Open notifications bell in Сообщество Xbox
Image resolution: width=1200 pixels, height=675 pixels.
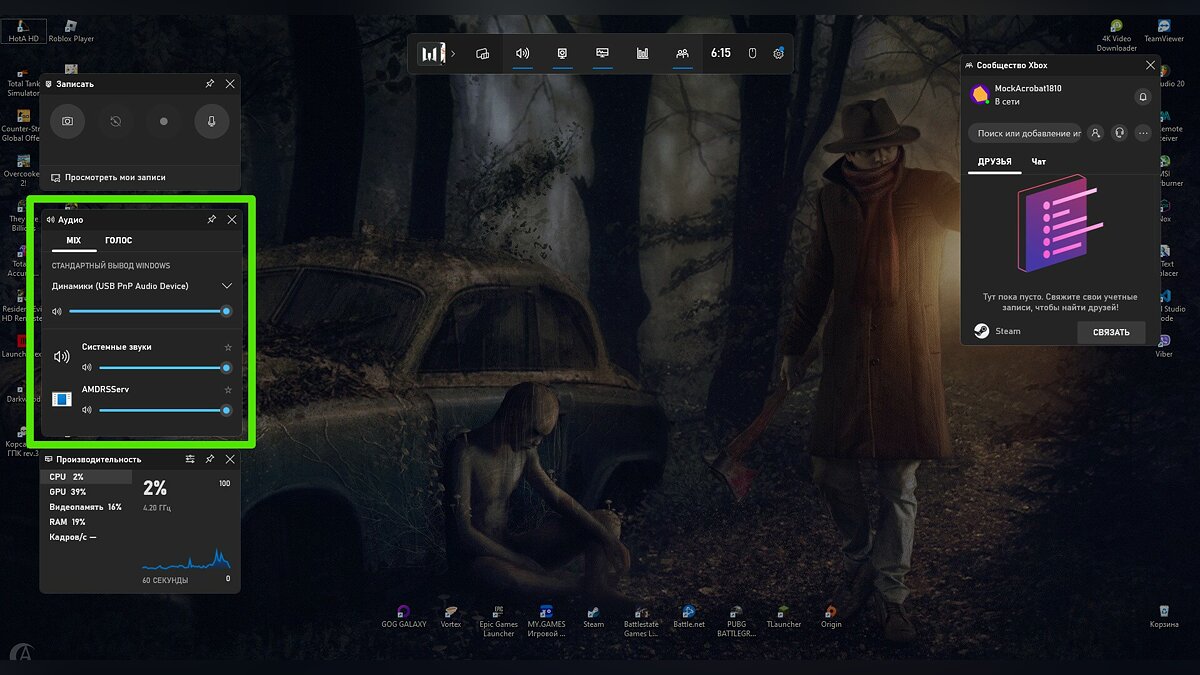[x=1143, y=96]
